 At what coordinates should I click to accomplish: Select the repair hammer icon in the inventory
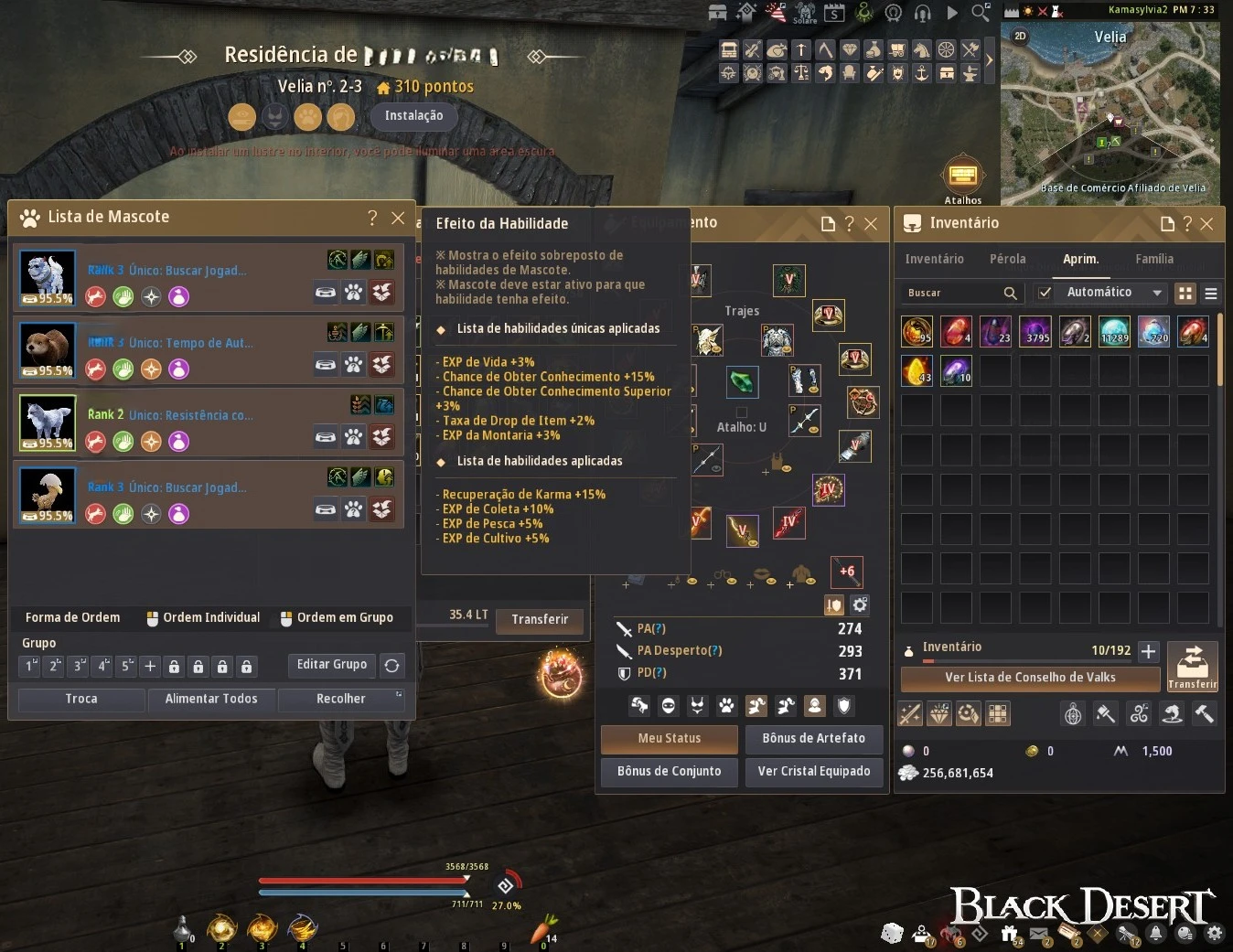(x=1205, y=714)
